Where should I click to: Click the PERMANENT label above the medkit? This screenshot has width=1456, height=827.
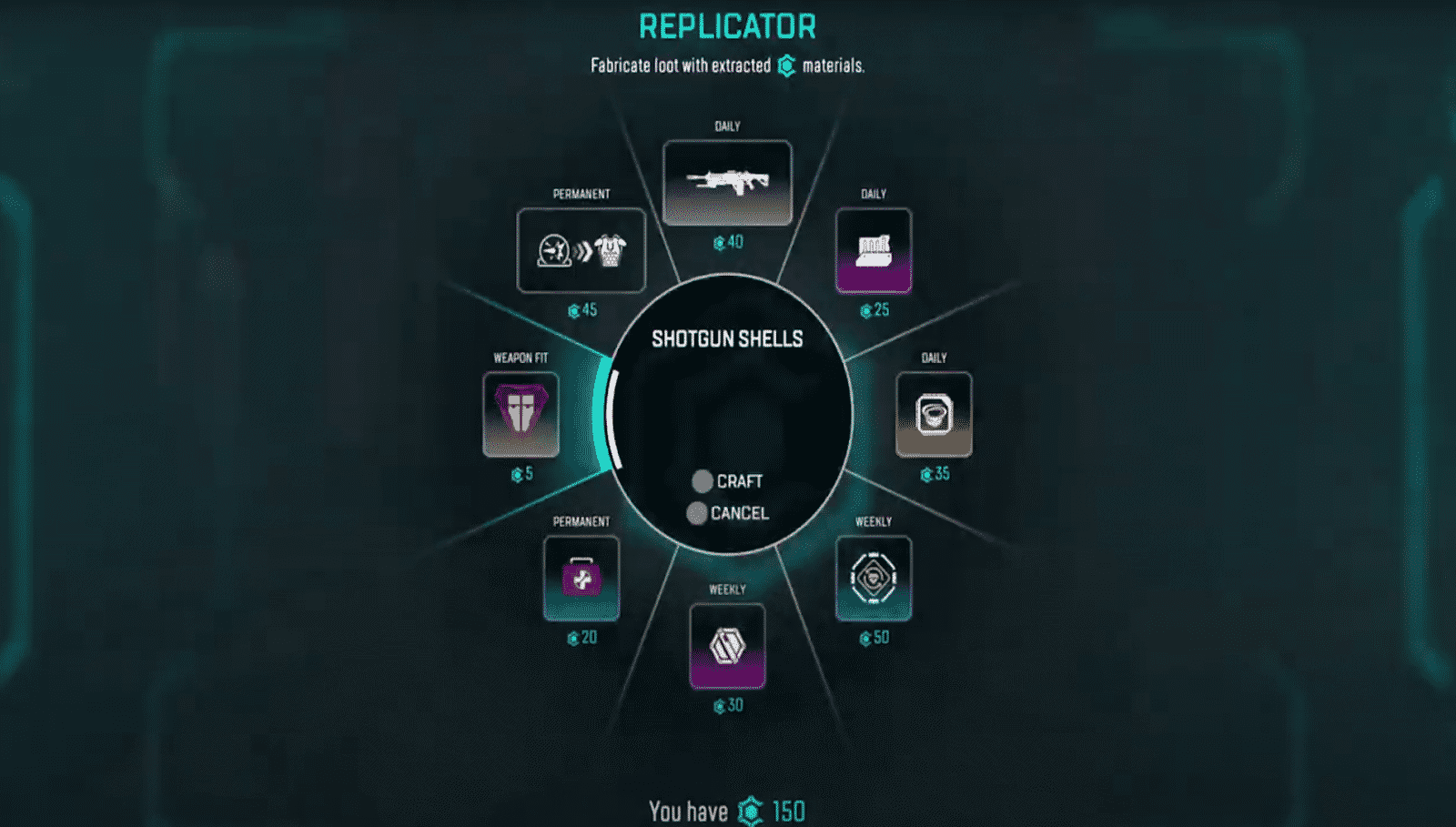click(582, 522)
